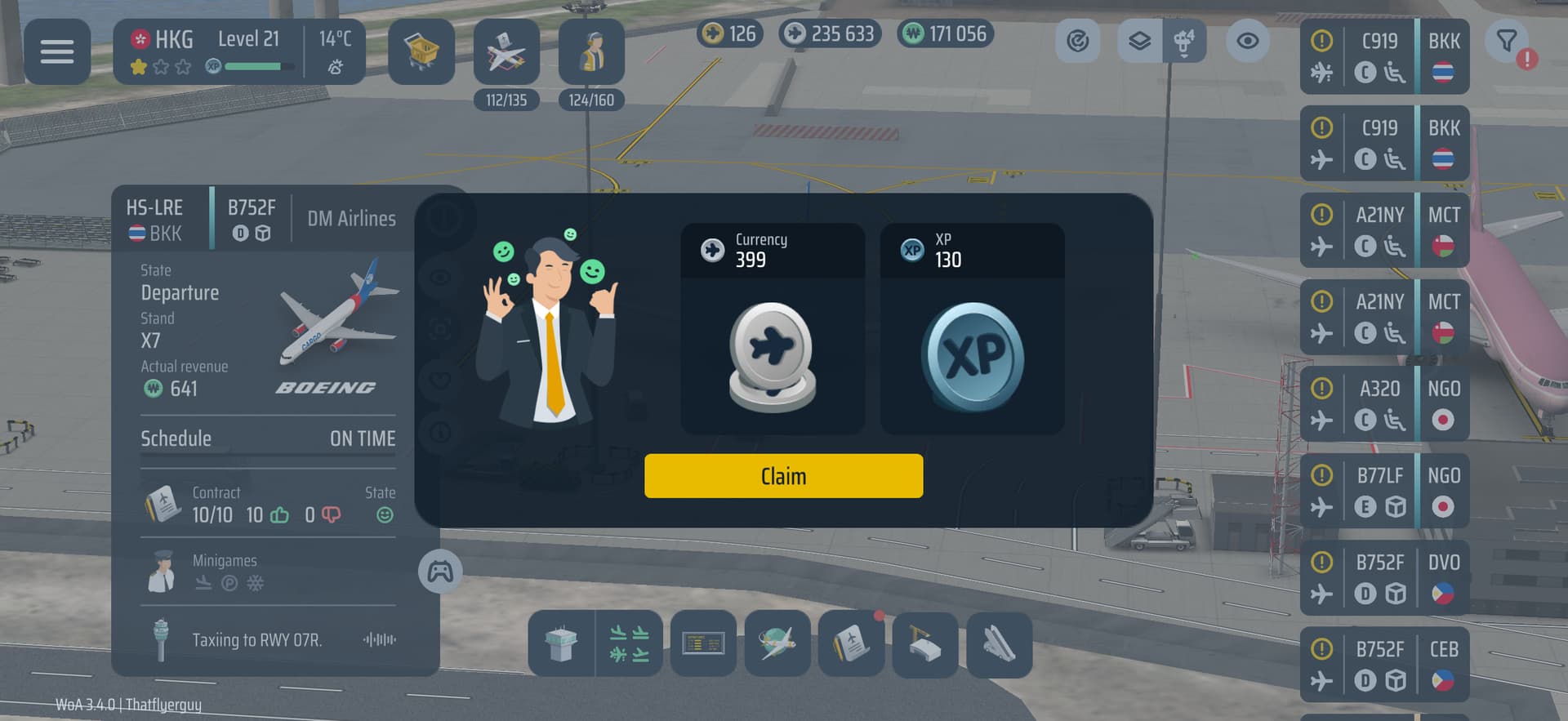Open the airplane fleet panel showing 112/135

[x=506, y=52]
